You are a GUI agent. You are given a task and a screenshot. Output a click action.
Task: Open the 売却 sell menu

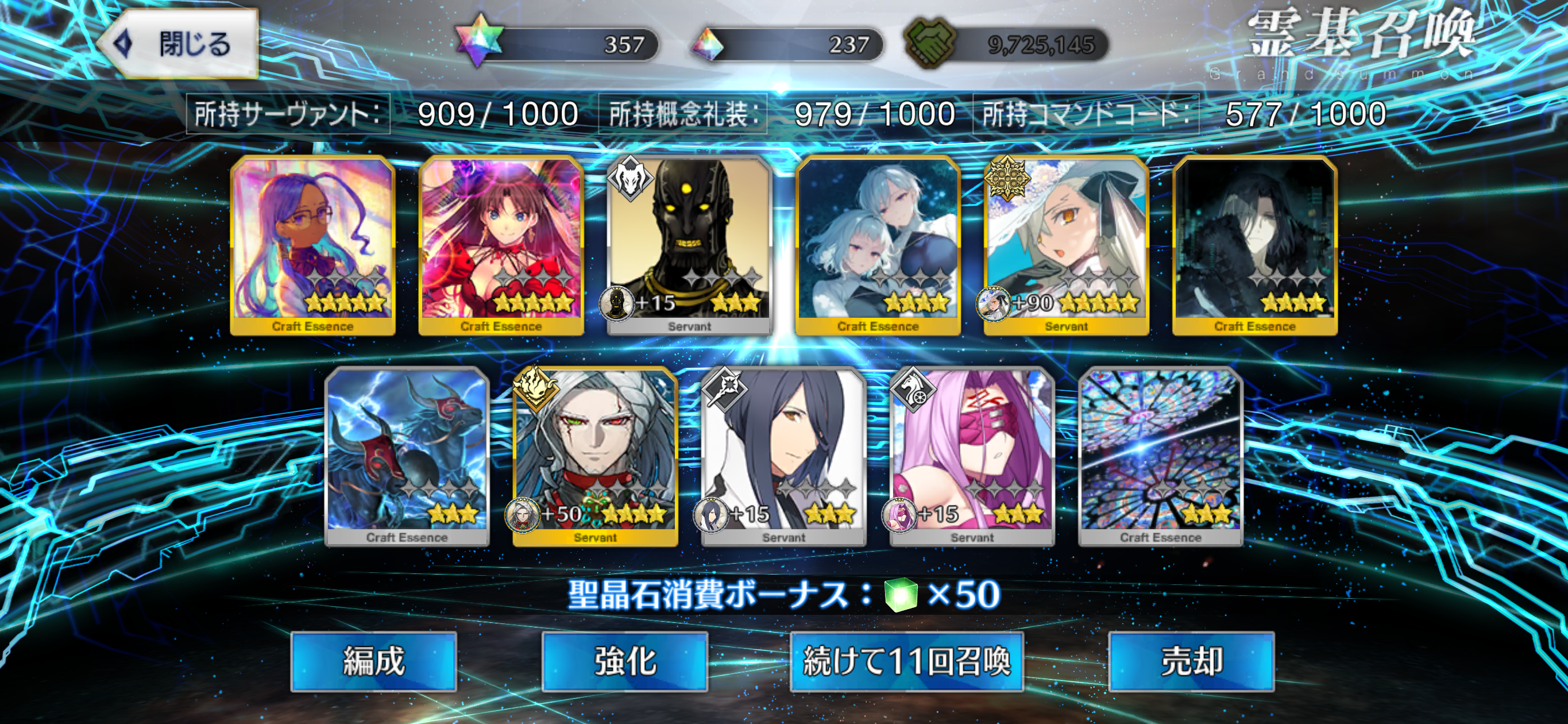pyautogui.click(x=1191, y=661)
